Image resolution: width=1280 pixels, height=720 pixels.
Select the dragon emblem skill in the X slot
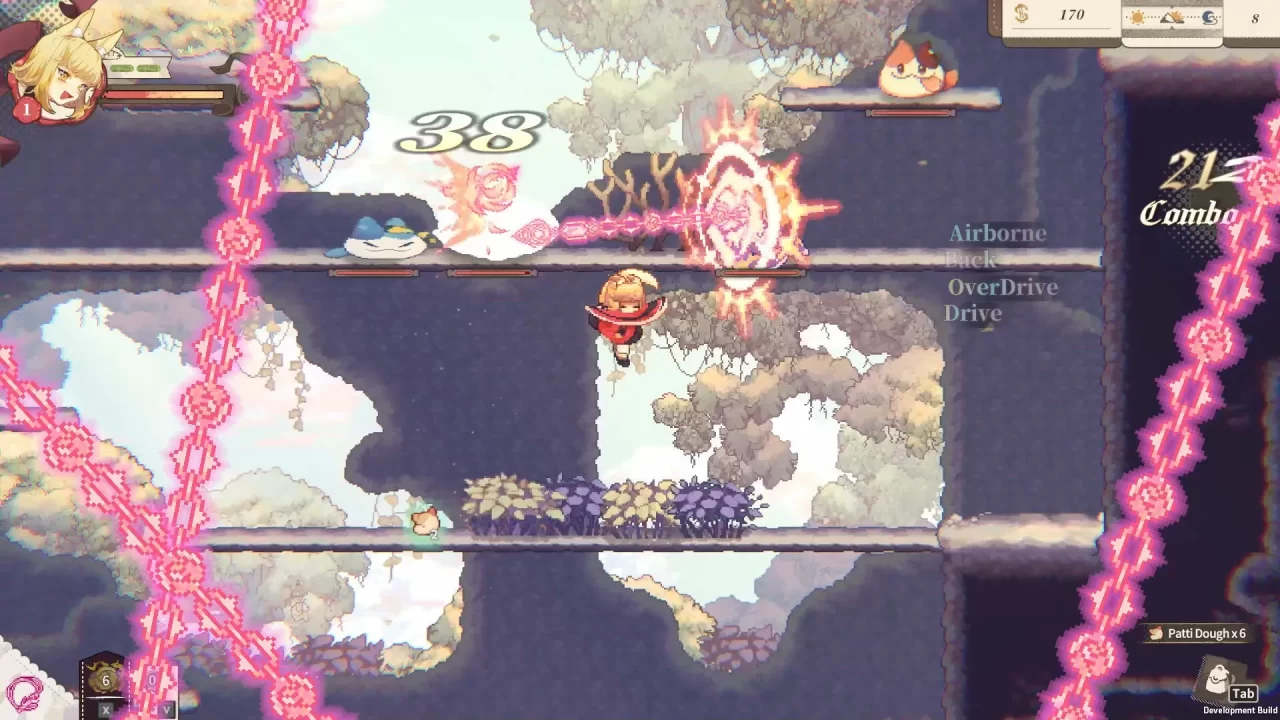[x=105, y=680]
